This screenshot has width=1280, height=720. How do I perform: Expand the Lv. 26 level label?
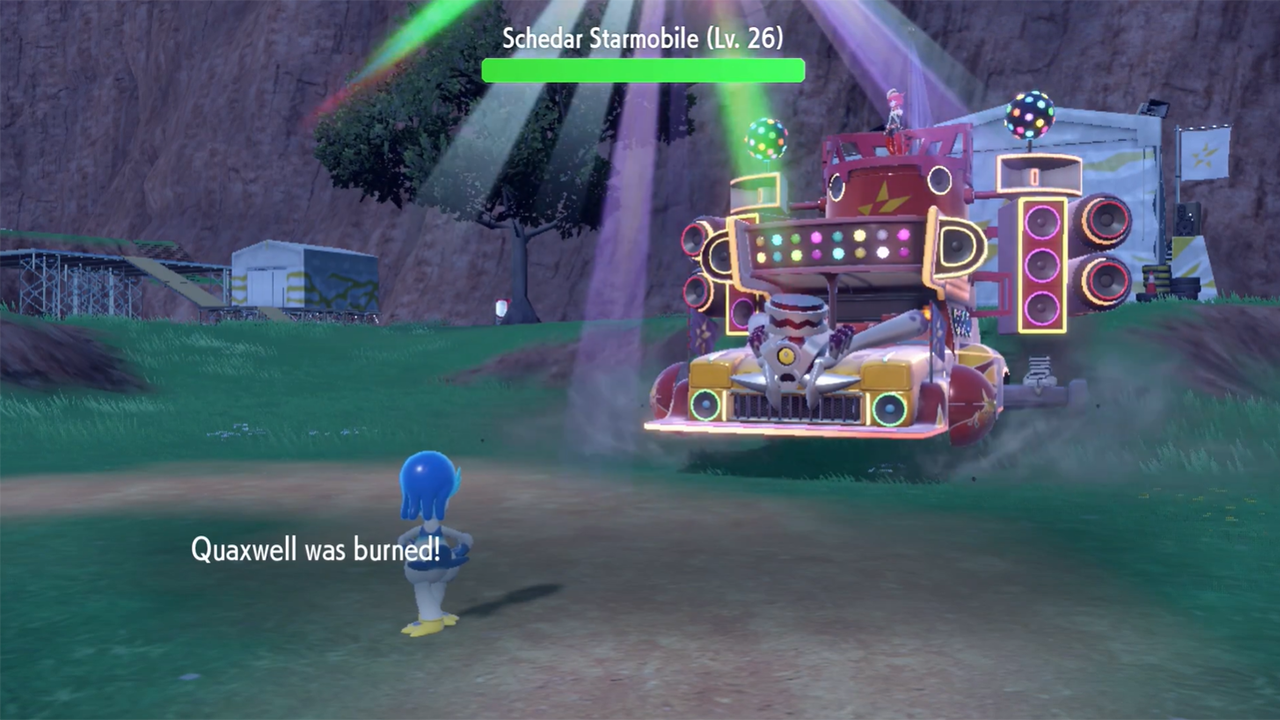click(747, 39)
